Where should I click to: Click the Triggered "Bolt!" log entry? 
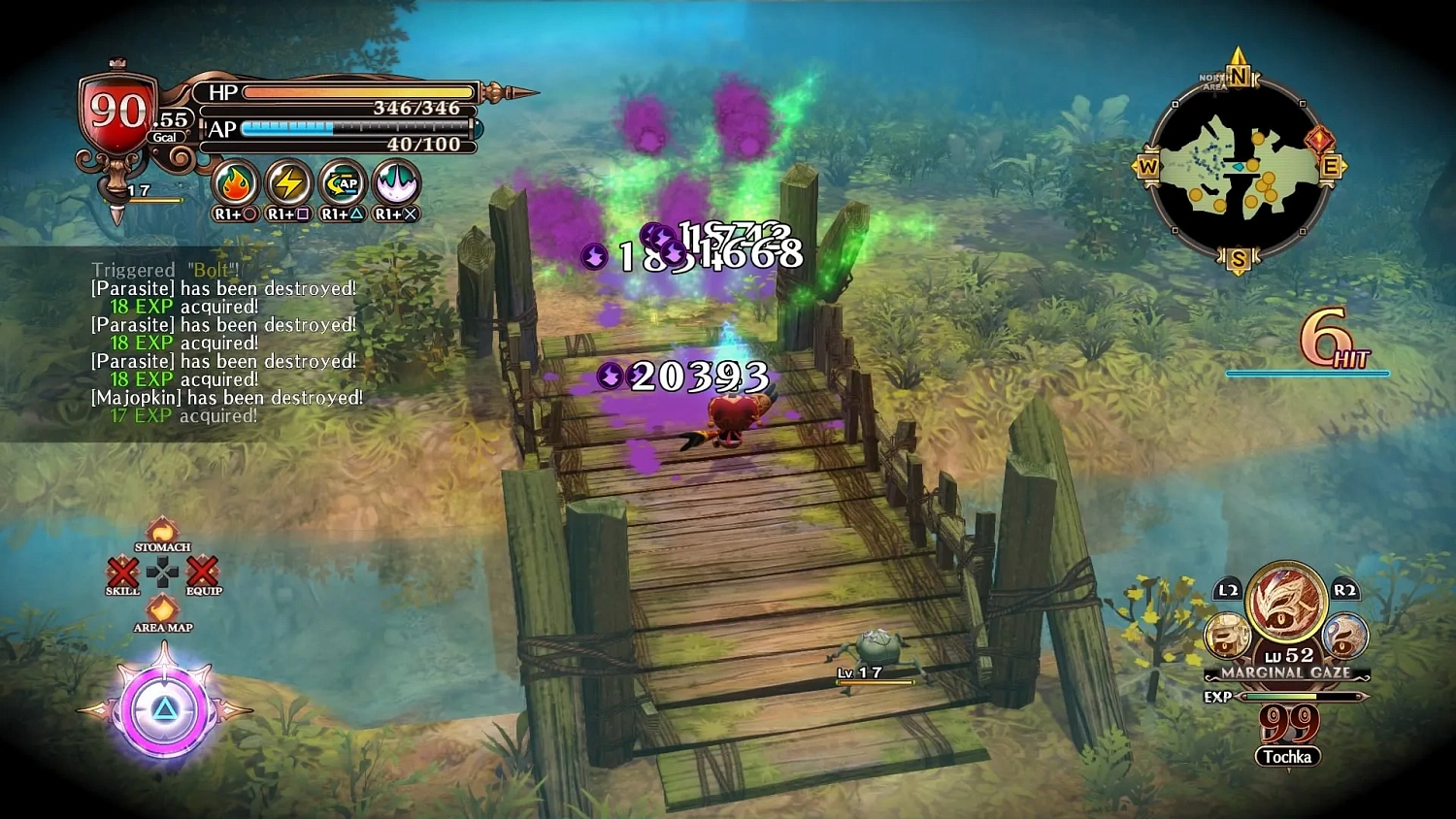point(163,270)
